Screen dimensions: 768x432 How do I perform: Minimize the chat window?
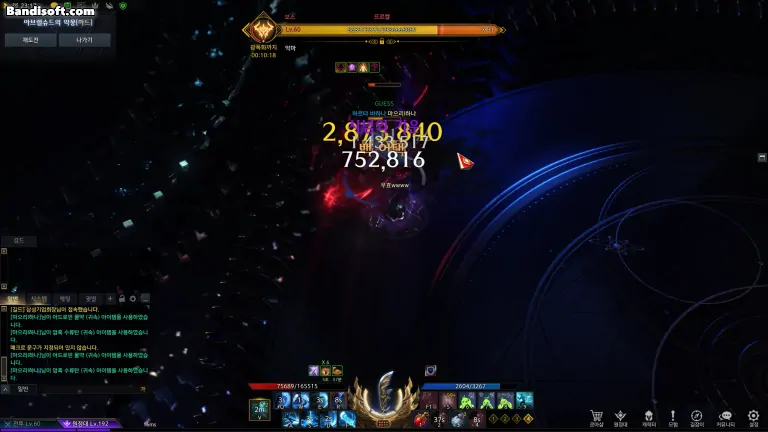(x=146, y=298)
